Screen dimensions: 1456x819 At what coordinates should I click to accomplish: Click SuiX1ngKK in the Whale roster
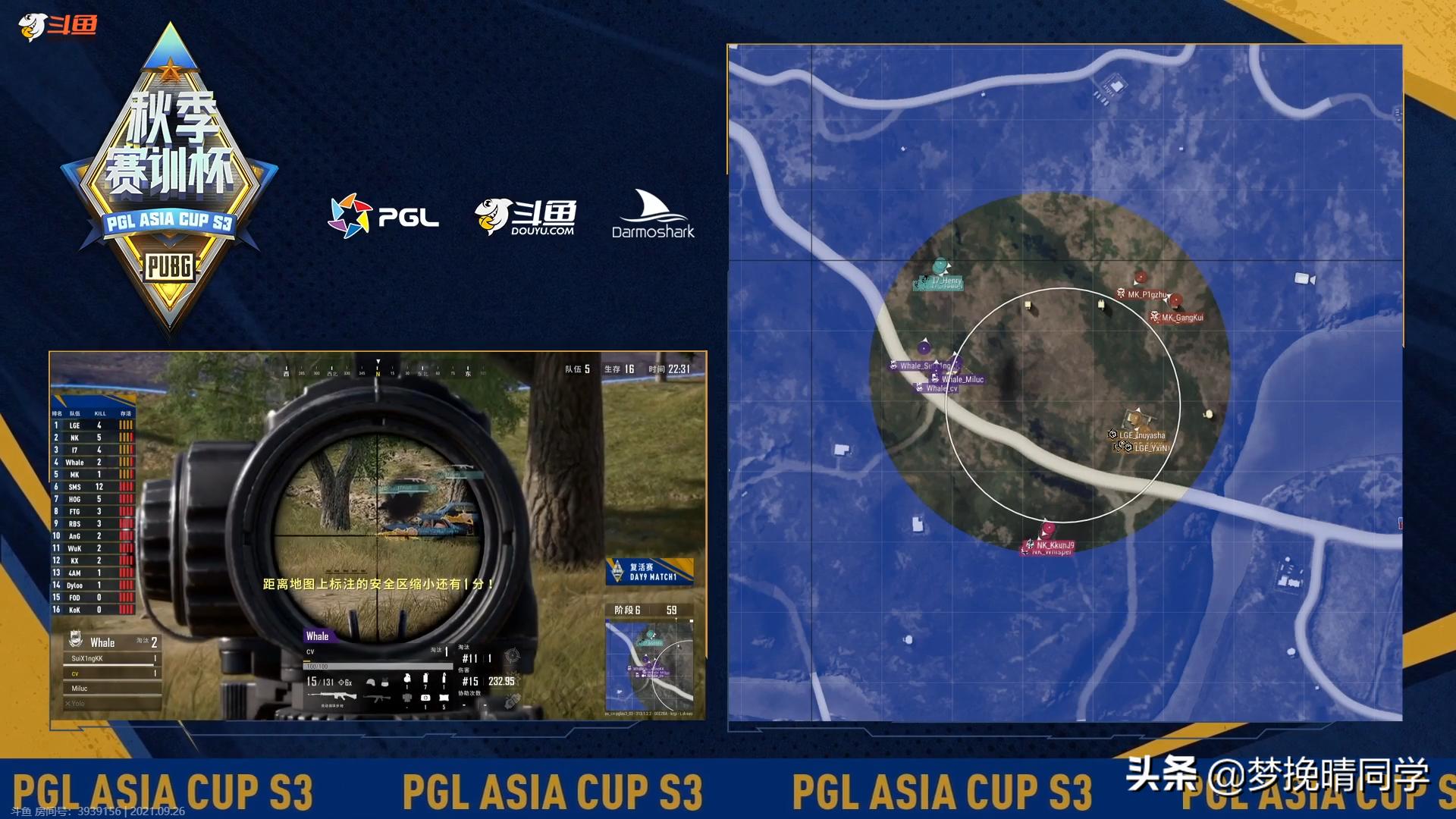tap(85, 659)
